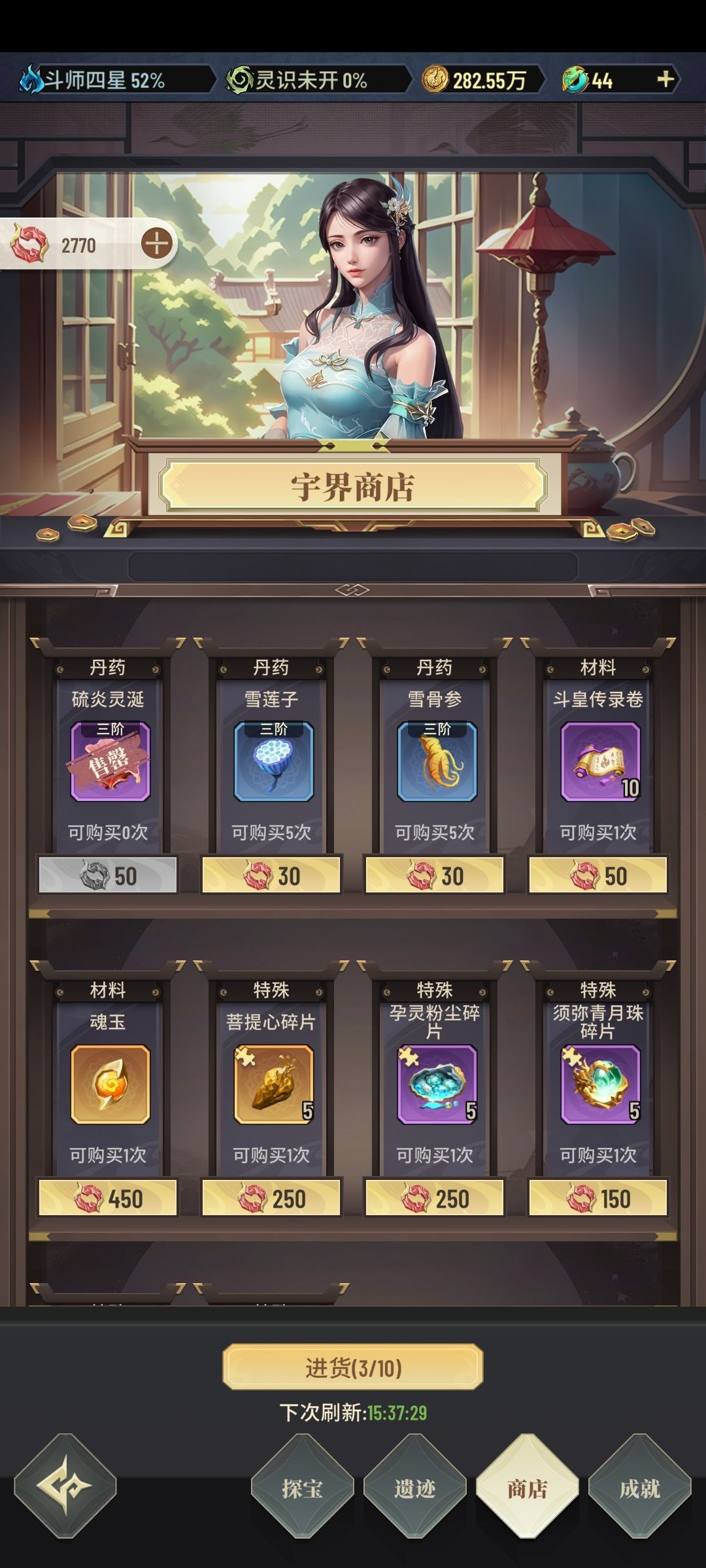Go back using the bottom-left return button
Screen dimensions: 706x1568
point(65,1484)
